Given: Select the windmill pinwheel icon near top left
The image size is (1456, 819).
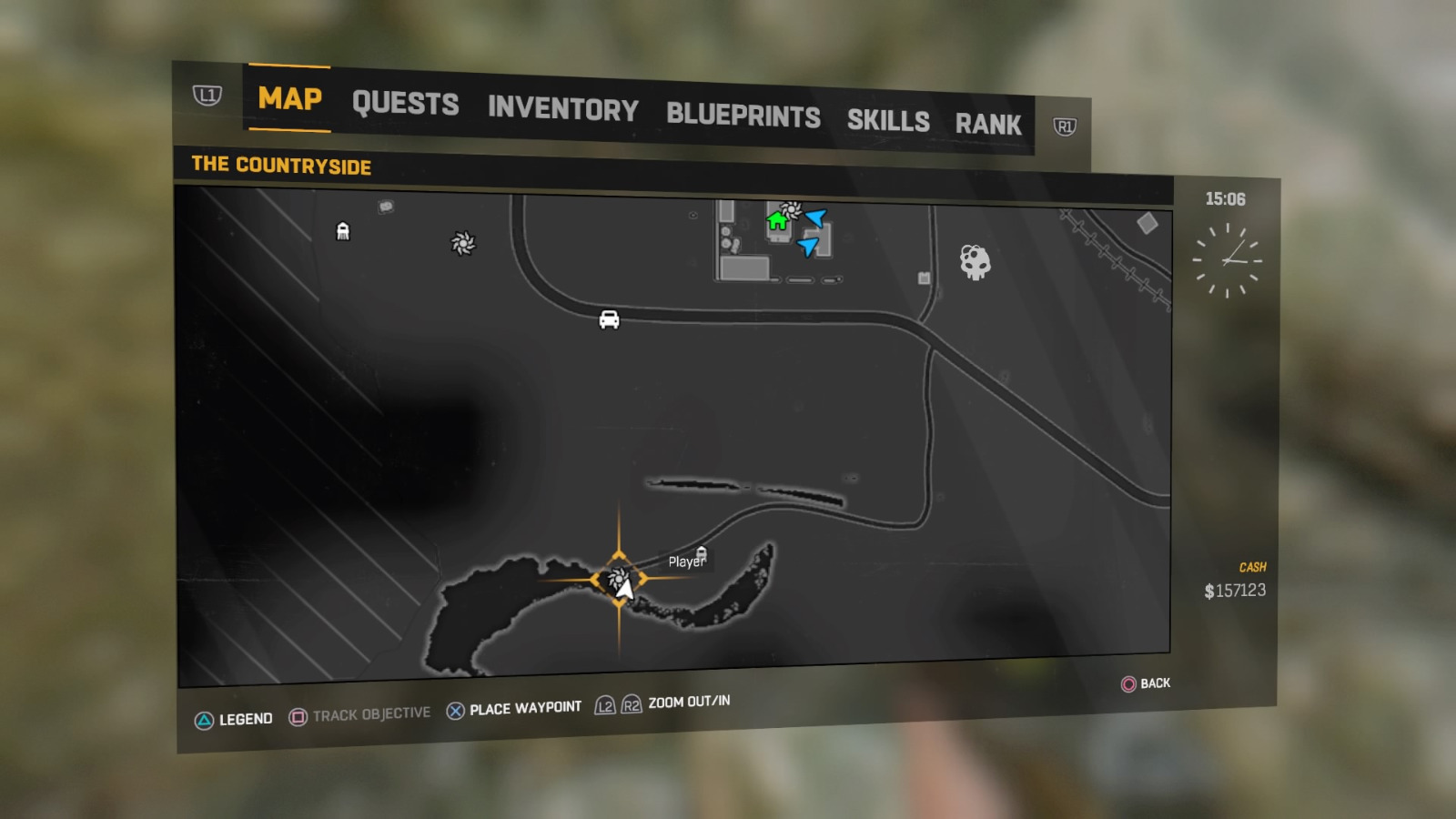Looking at the screenshot, I should point(462,244).
